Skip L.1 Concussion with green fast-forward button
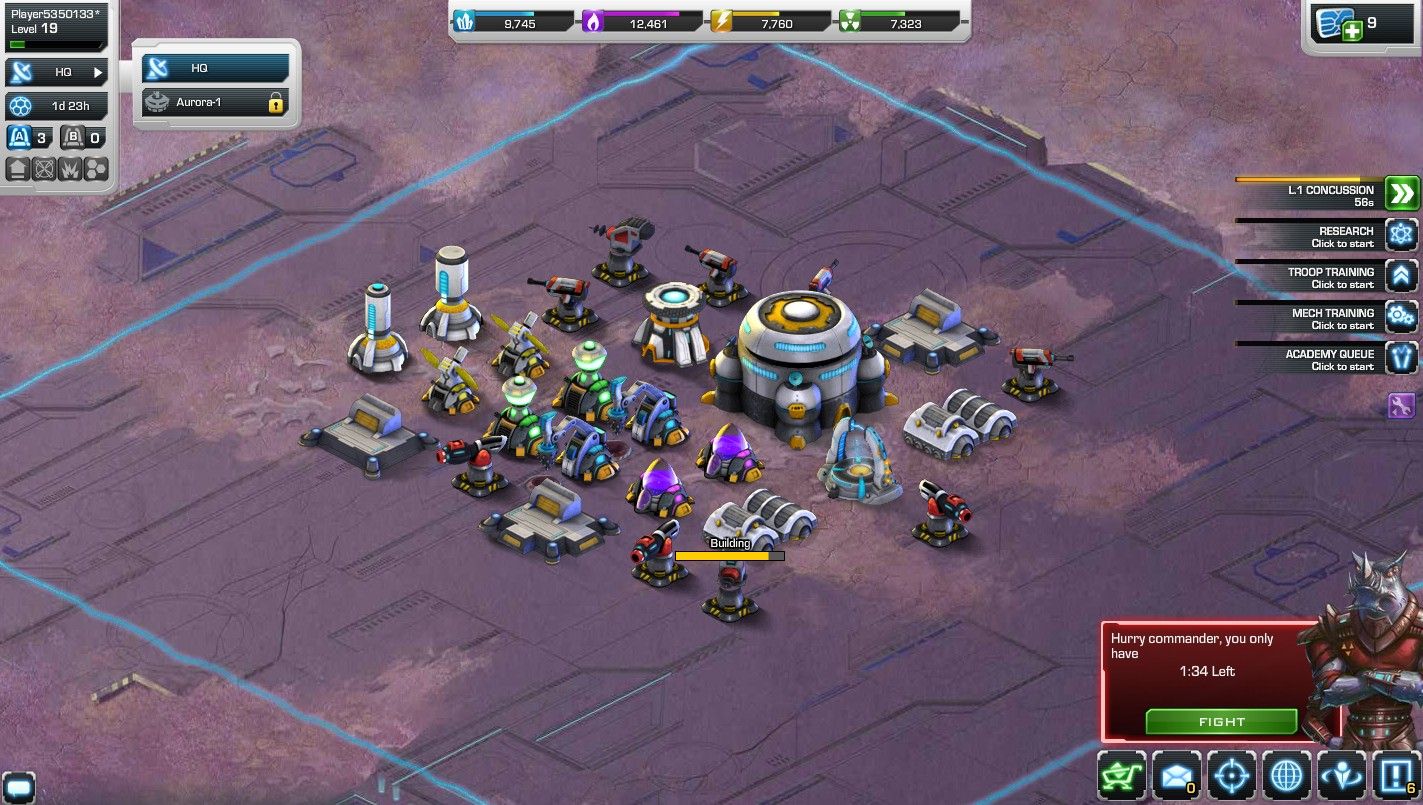 coord(1402,193)
